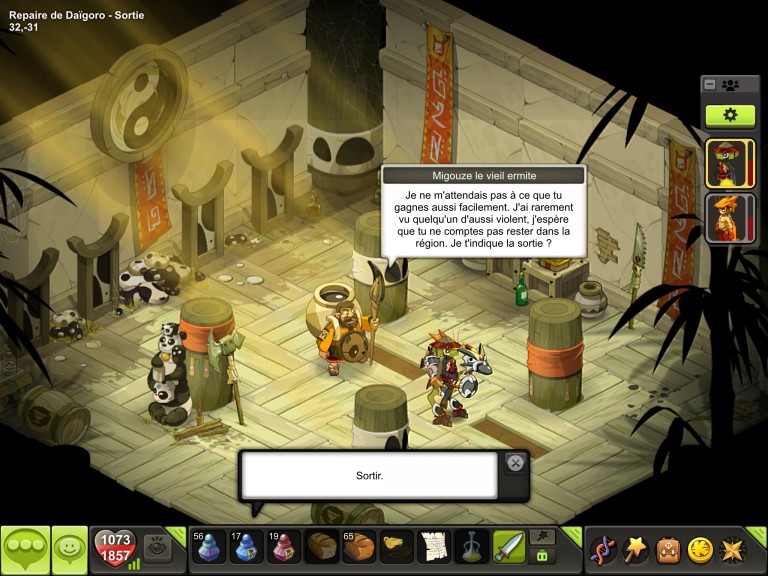Open the inventory bag icon

pos(668,549)
